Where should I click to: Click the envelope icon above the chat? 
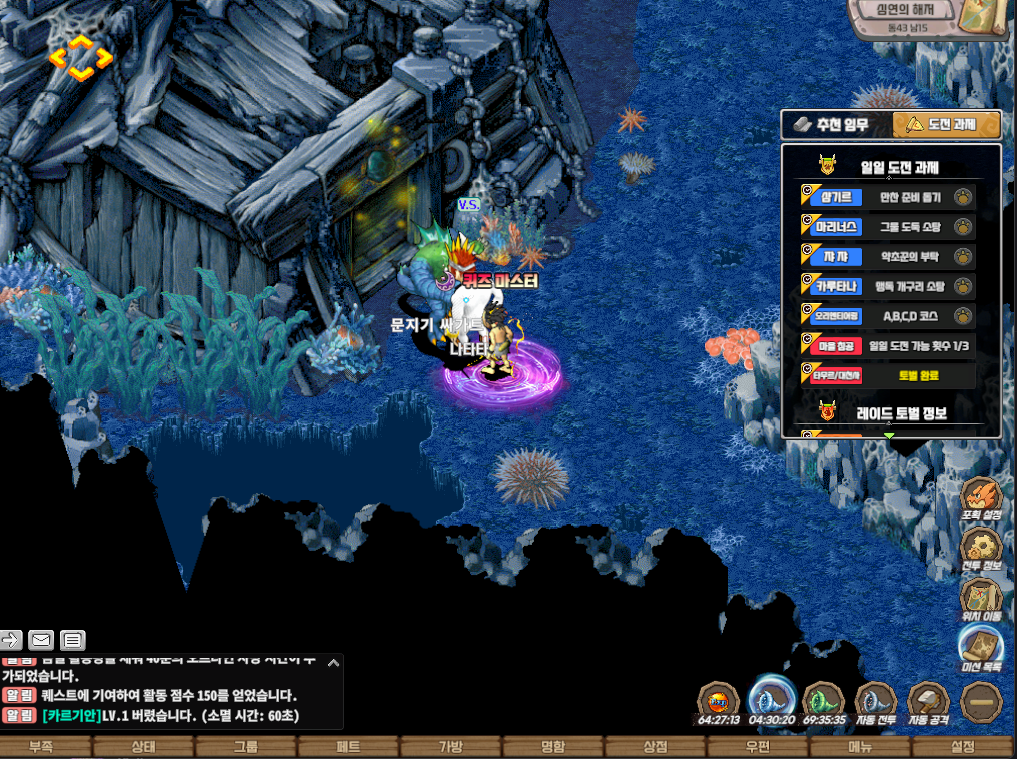pos(41,640)
